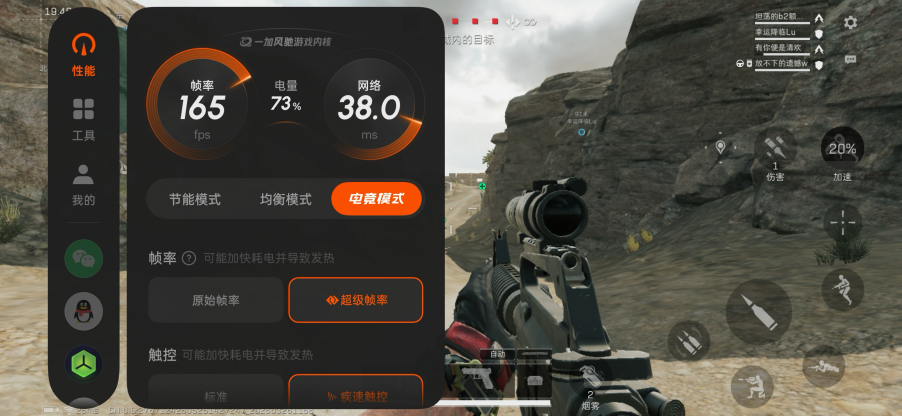Select 原始帧率 original frame rate
Screen dimensions: 902x416
coord(215,299)
